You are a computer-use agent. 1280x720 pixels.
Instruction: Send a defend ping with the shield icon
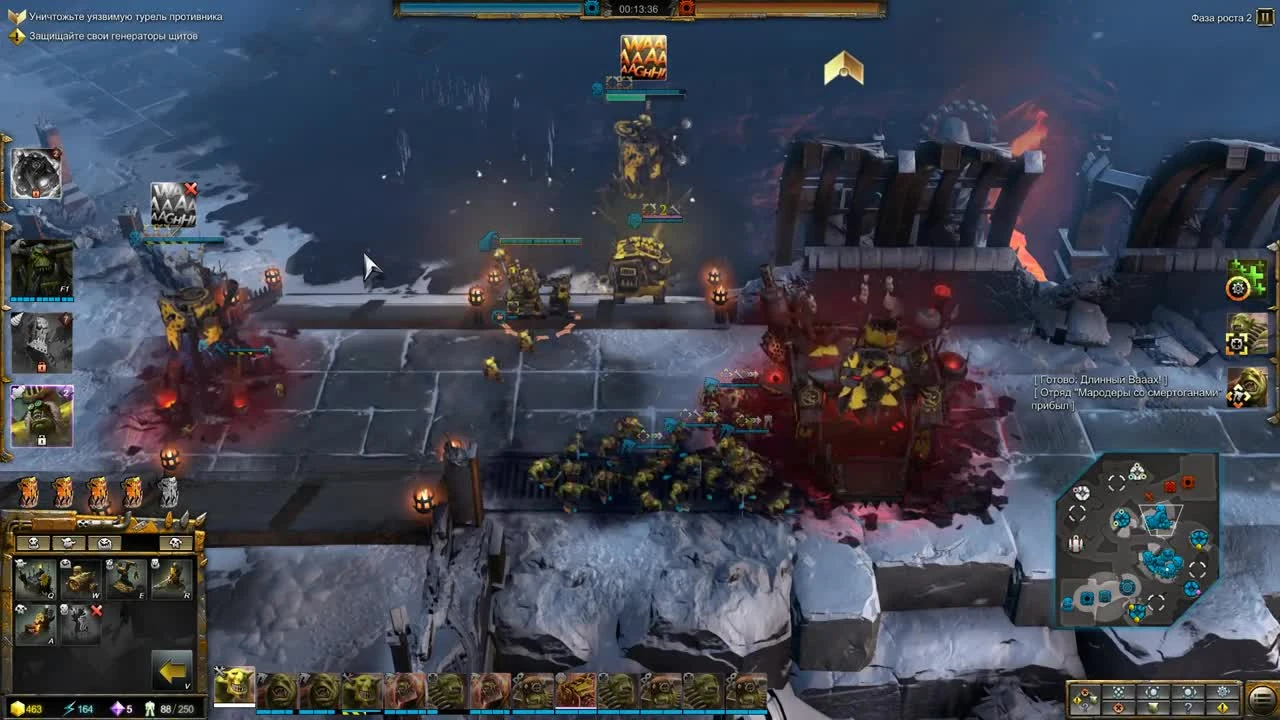click(x=1153, y=708)
